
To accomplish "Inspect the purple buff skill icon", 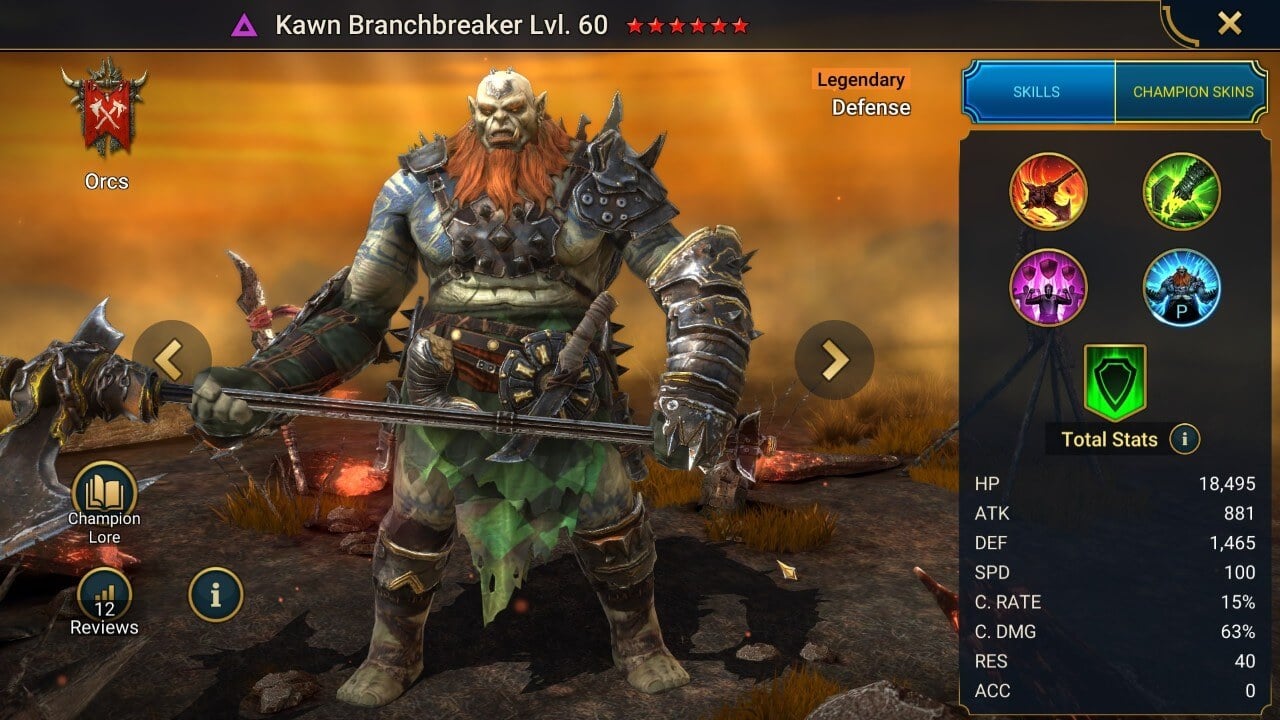I will click(1049, 287).
